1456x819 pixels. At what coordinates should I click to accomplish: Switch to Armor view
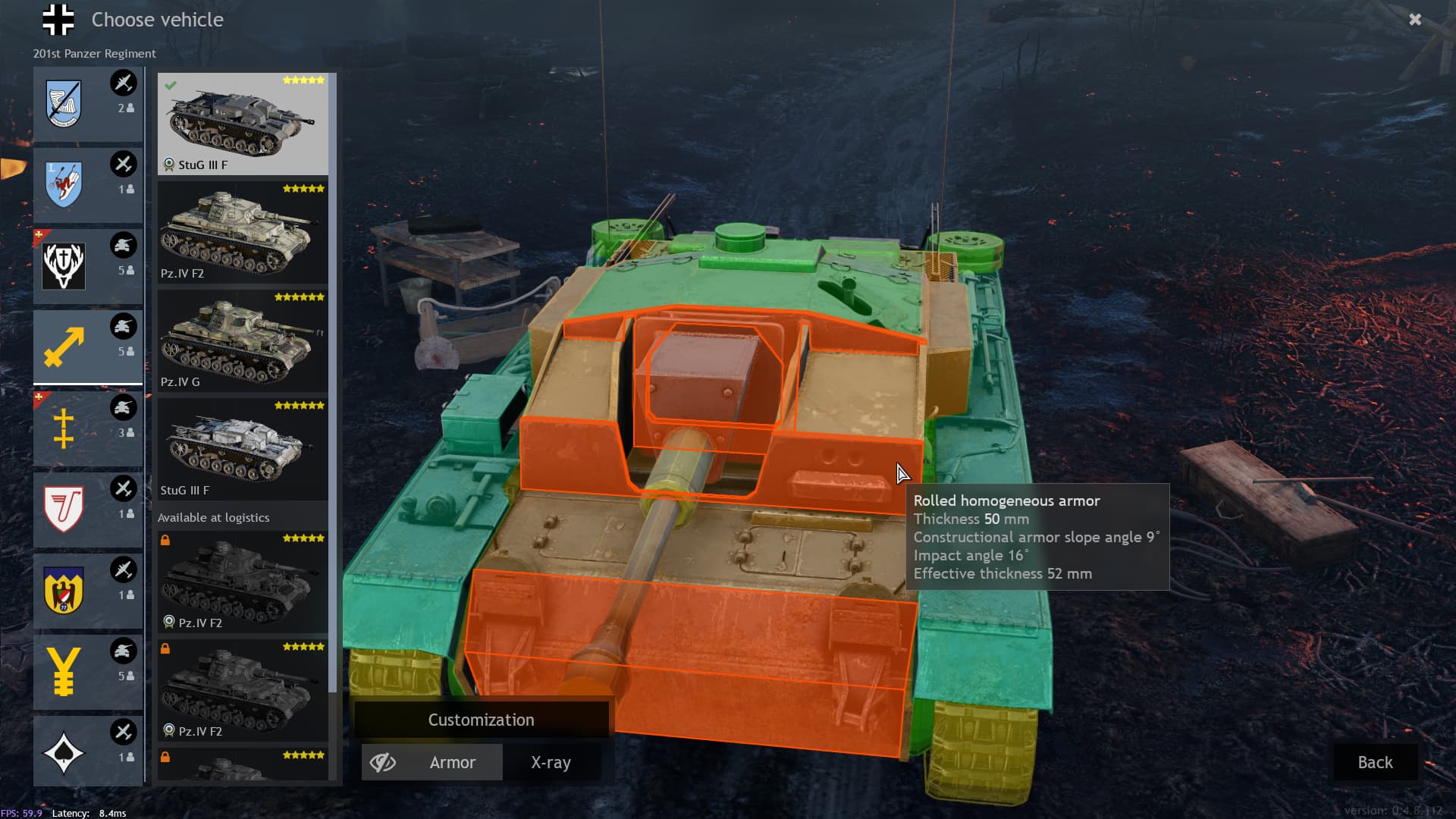tap(453, 762)
